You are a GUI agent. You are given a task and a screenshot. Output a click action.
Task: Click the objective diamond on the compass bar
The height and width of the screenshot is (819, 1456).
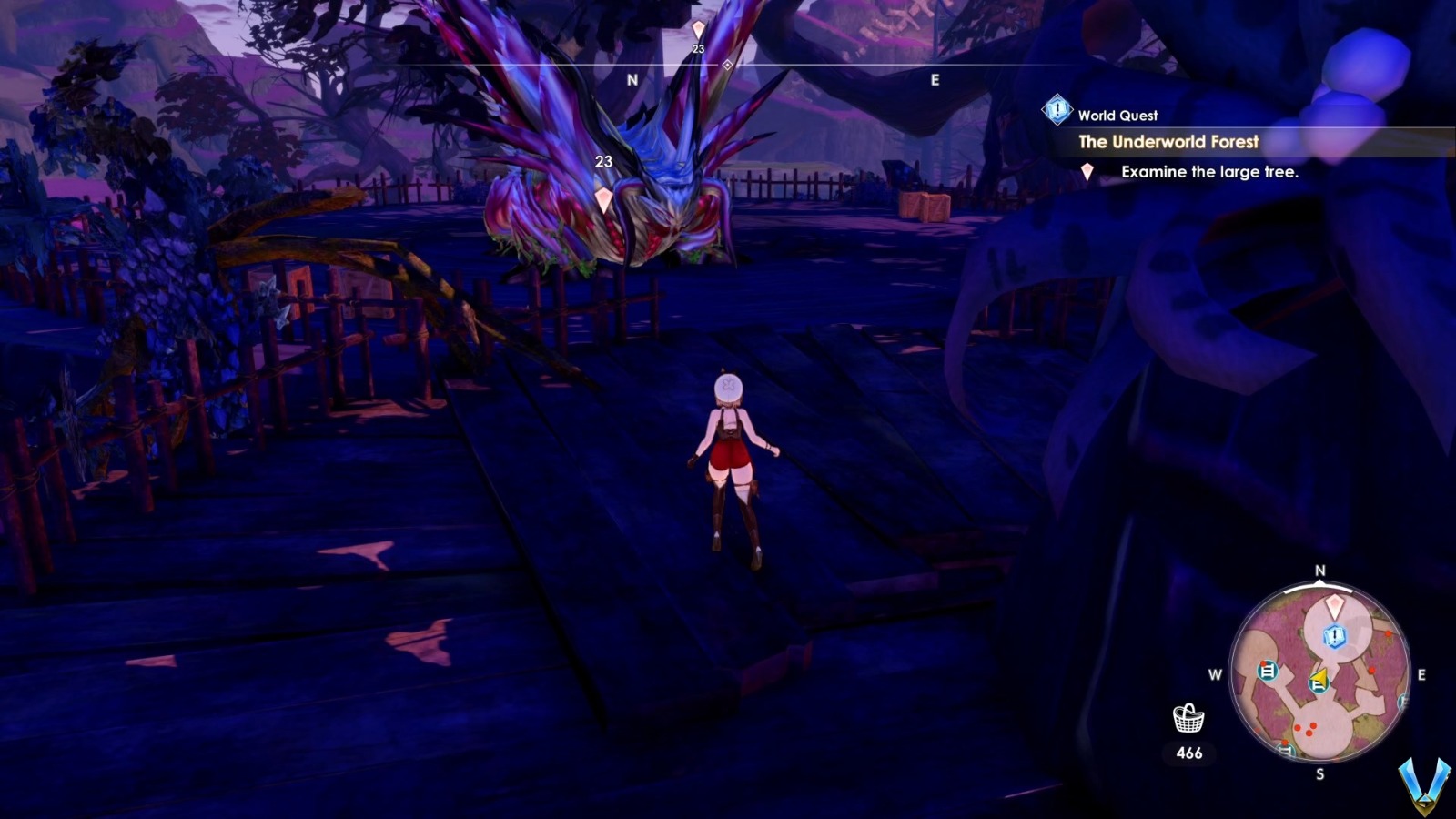click(727, 64)
